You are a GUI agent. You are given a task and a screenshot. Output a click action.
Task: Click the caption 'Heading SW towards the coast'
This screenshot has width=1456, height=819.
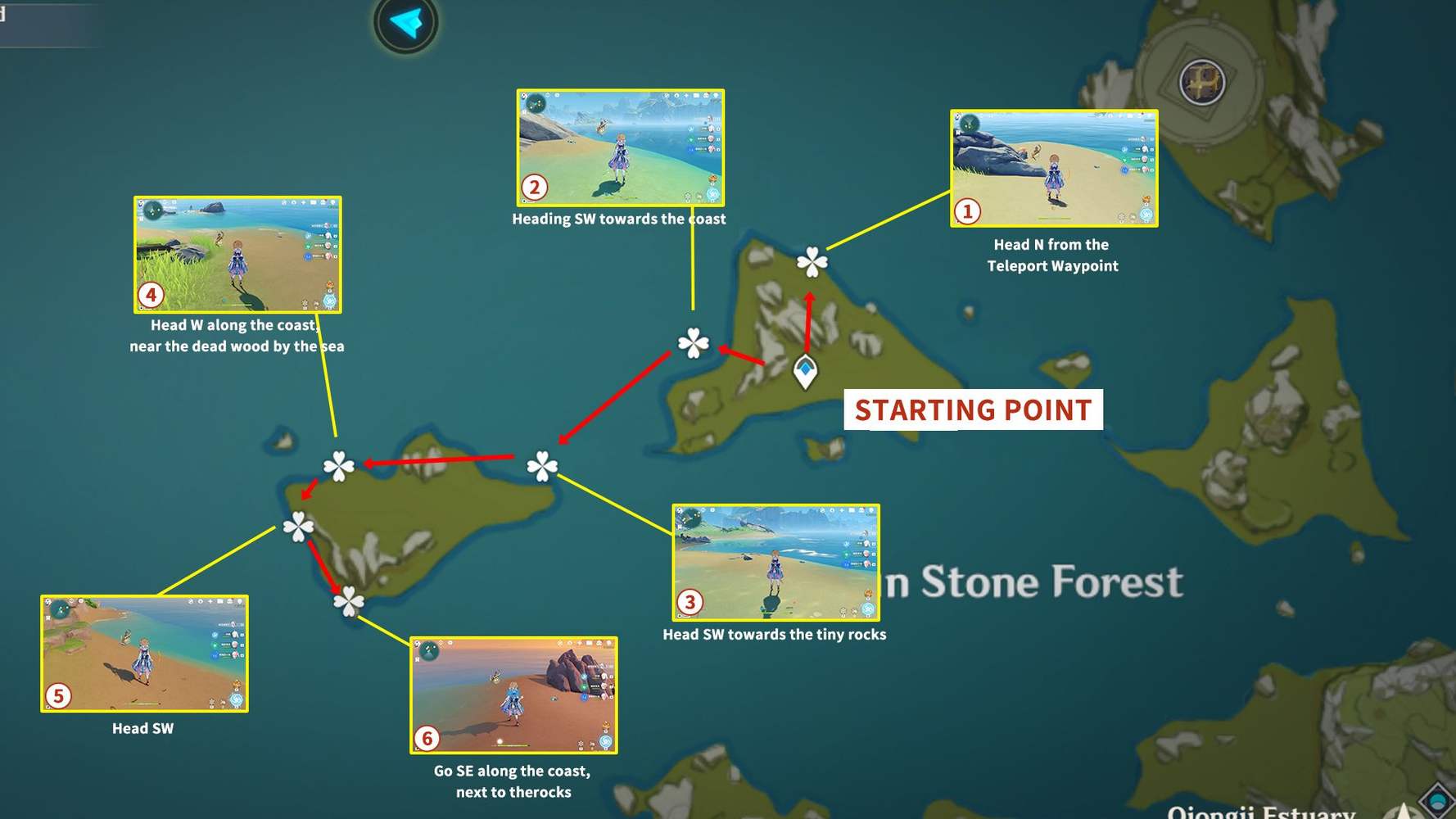[619, 219]
